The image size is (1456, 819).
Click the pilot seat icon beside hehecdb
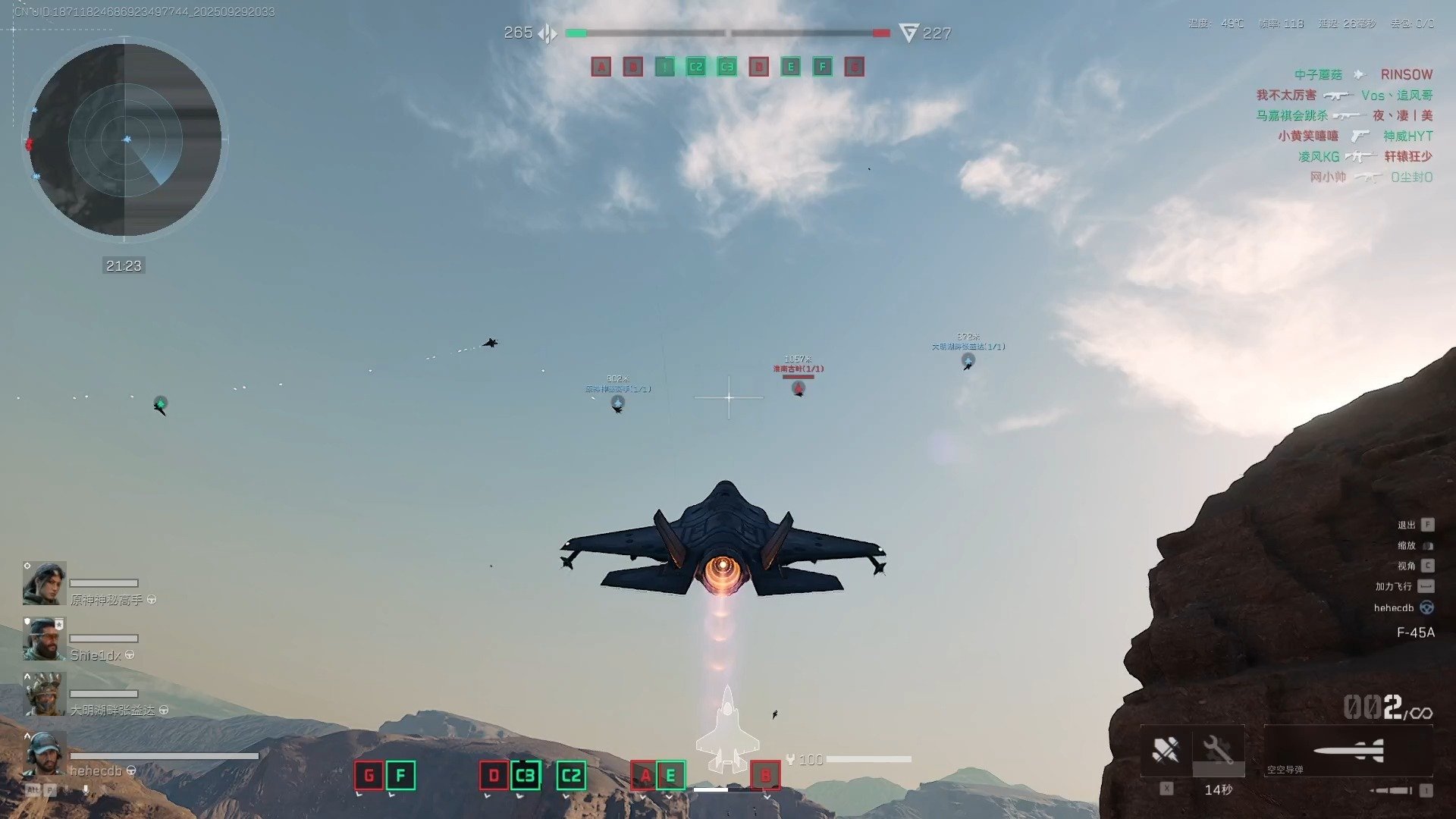pyautogui.click(x=1426, y=607)
